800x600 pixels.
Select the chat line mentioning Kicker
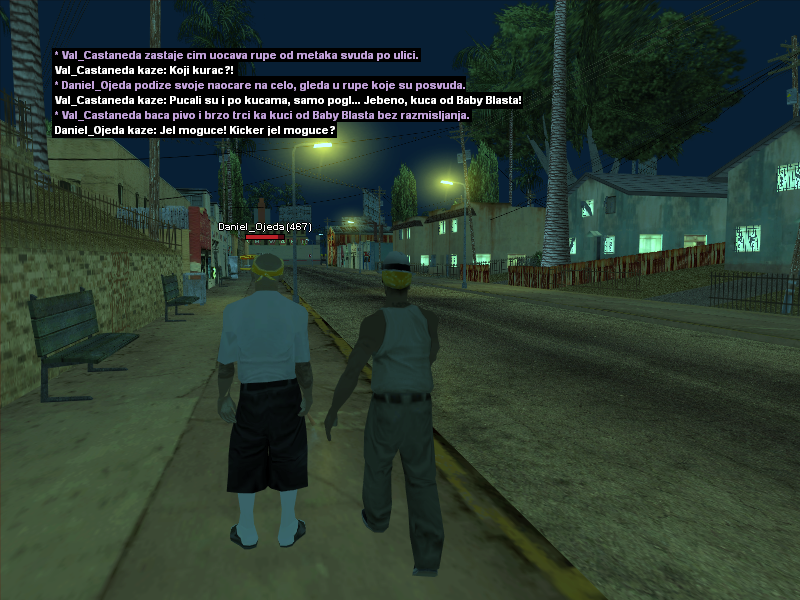195,130
